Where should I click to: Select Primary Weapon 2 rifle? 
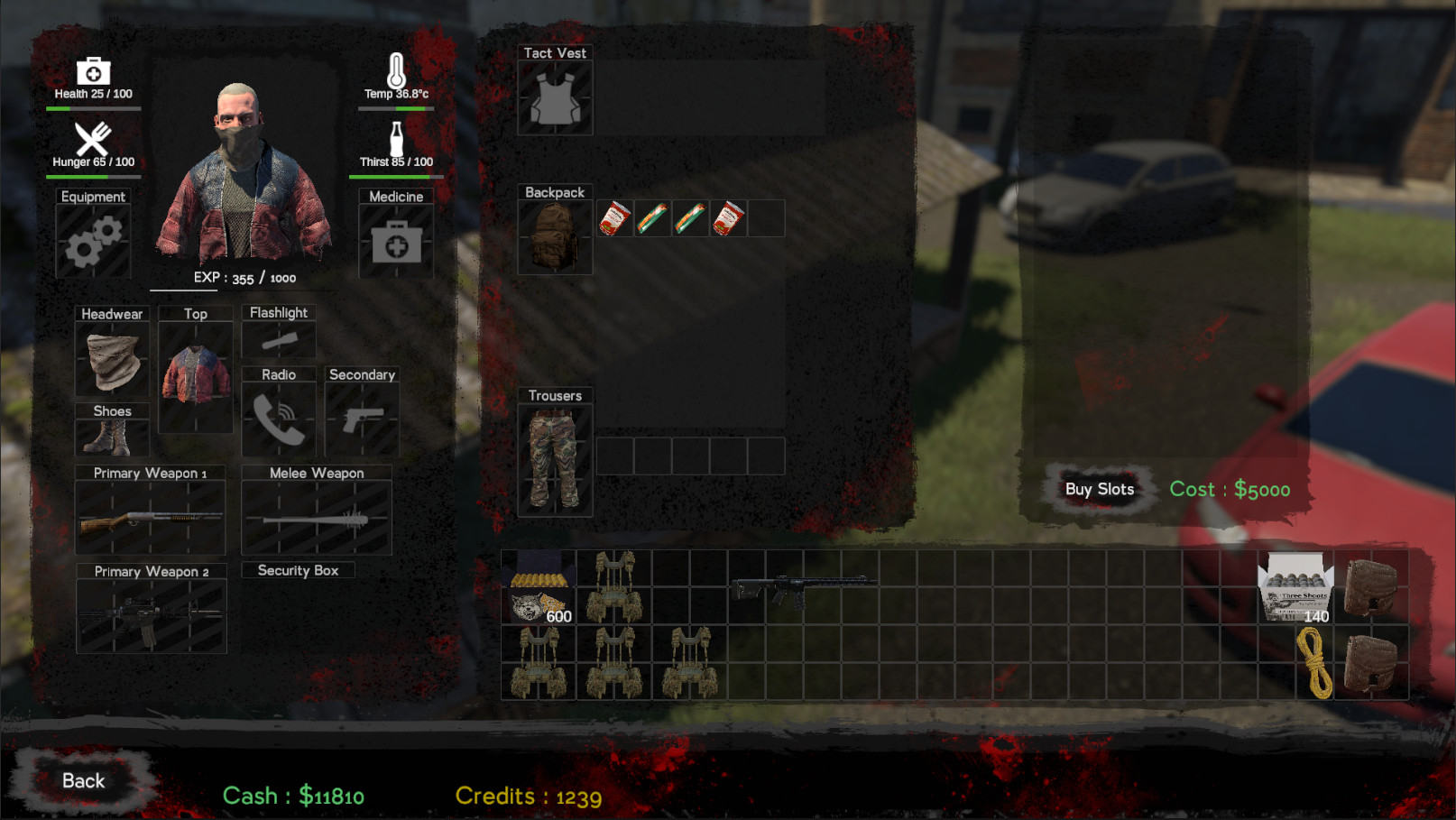tap(149, 616)
